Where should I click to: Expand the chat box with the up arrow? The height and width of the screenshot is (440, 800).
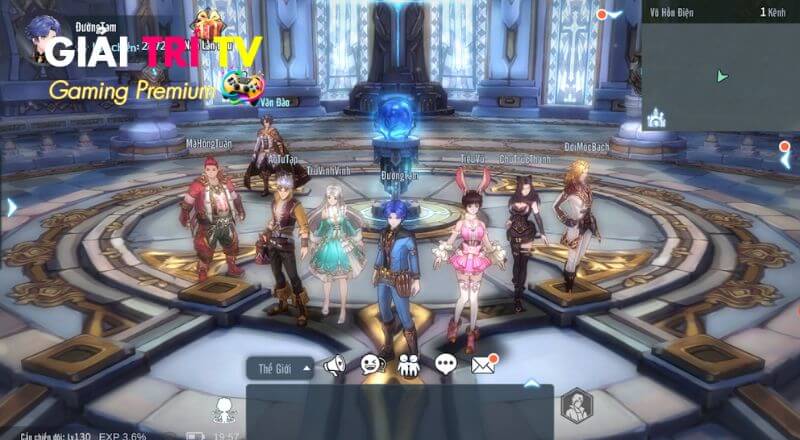coord(532,382)
